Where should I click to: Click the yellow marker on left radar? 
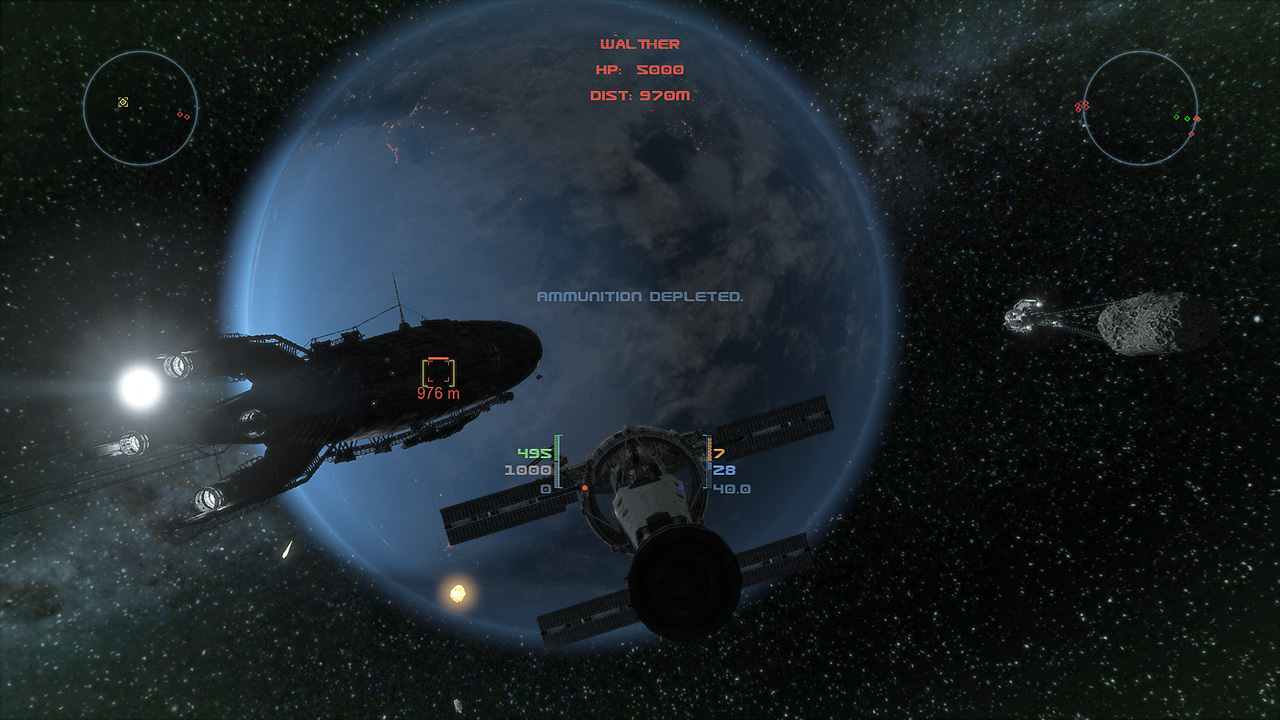[x=123, y=102]
